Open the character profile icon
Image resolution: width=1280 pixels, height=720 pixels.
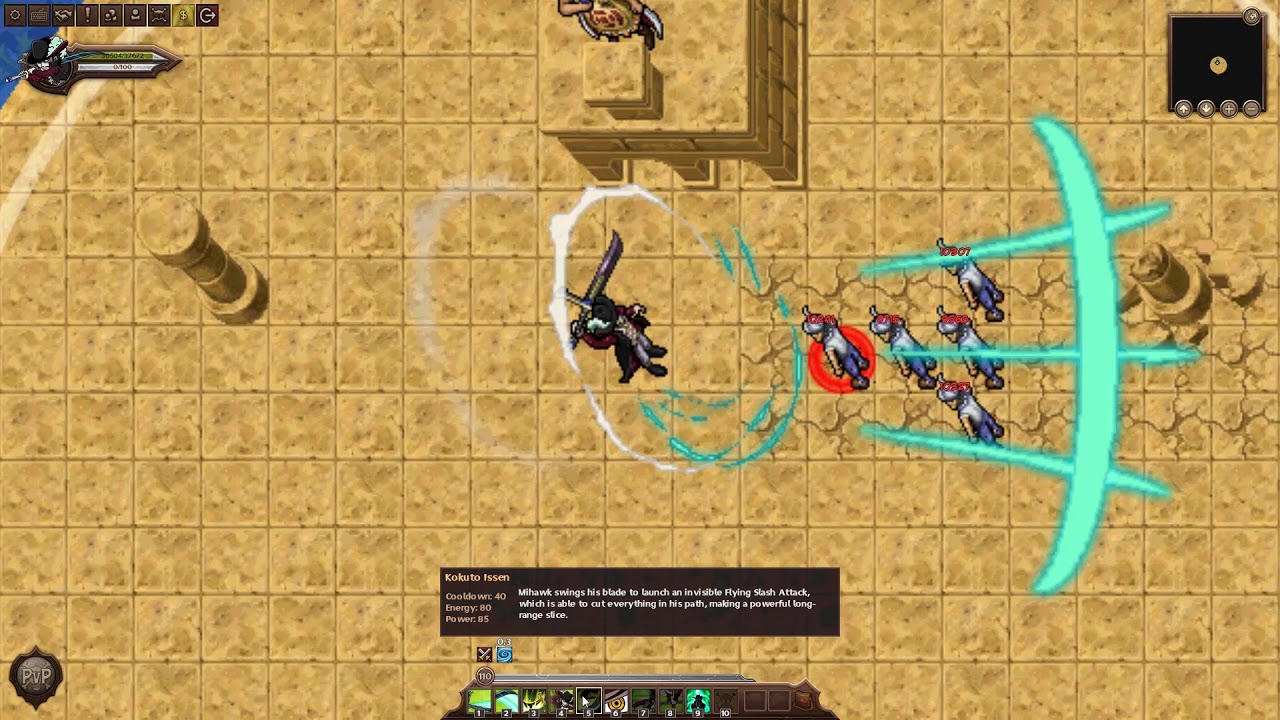(134, 15)
